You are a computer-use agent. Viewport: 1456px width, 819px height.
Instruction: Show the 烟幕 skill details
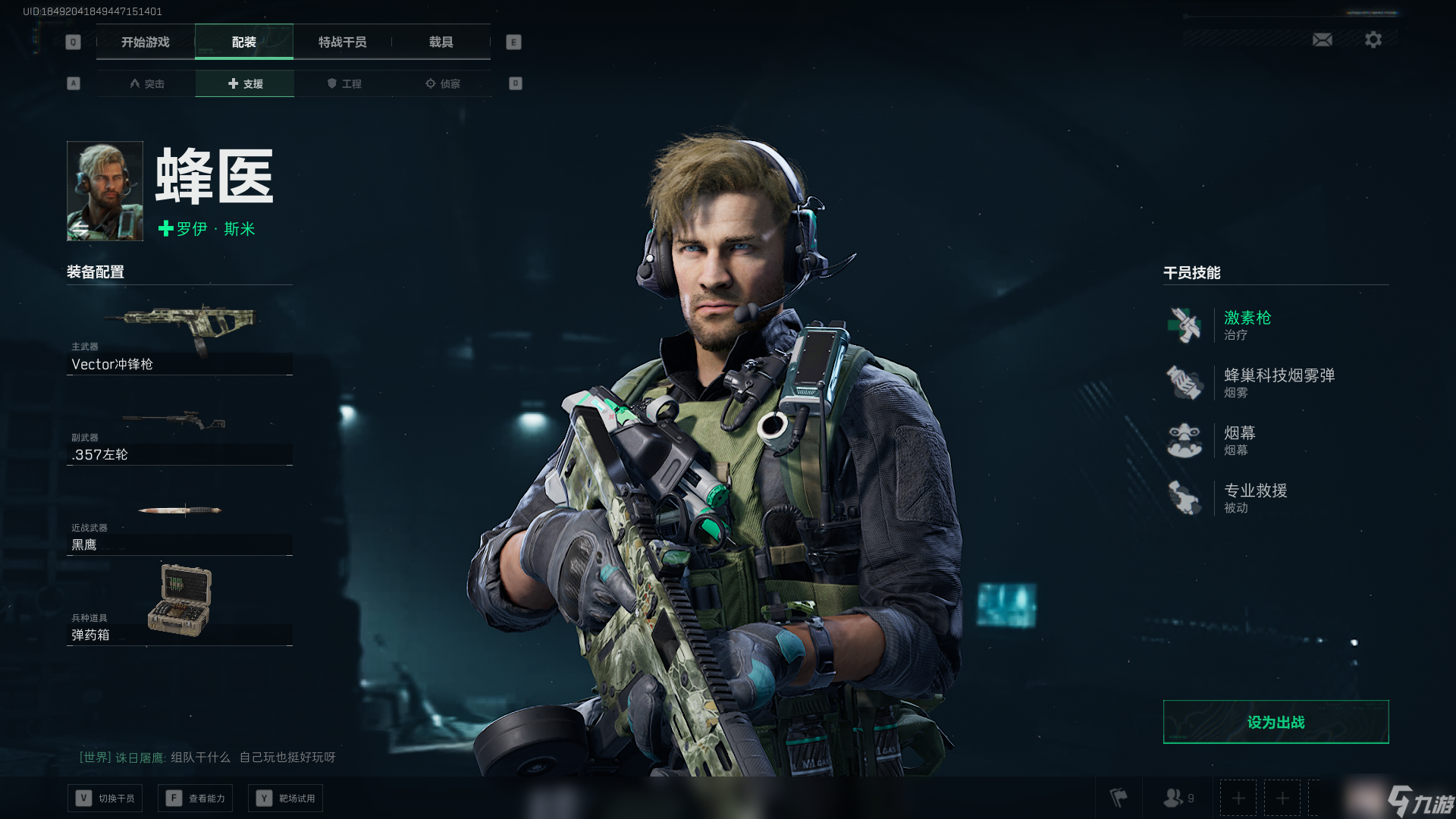tap(1239, 440)
